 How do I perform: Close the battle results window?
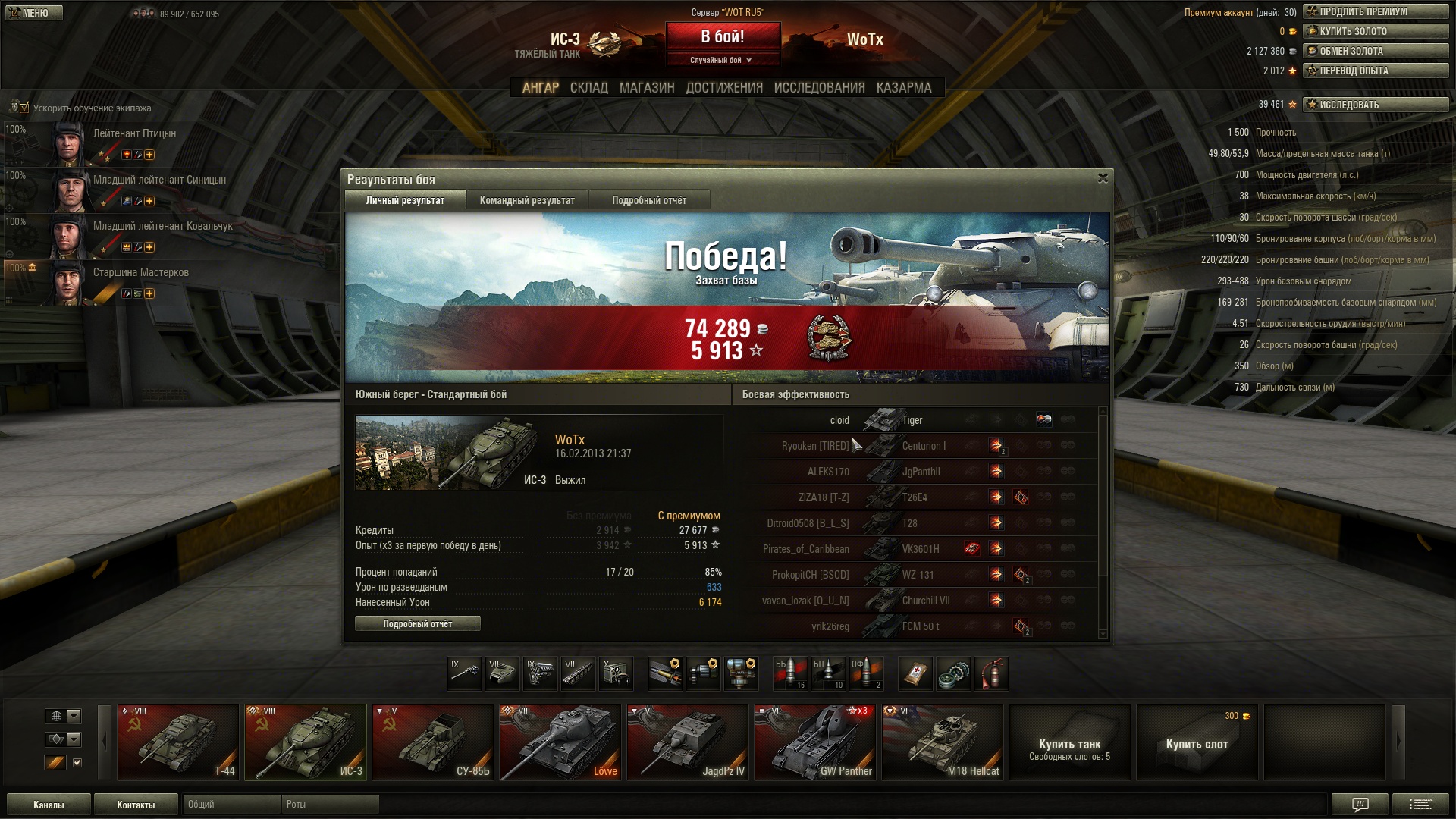pos(1103,178)
